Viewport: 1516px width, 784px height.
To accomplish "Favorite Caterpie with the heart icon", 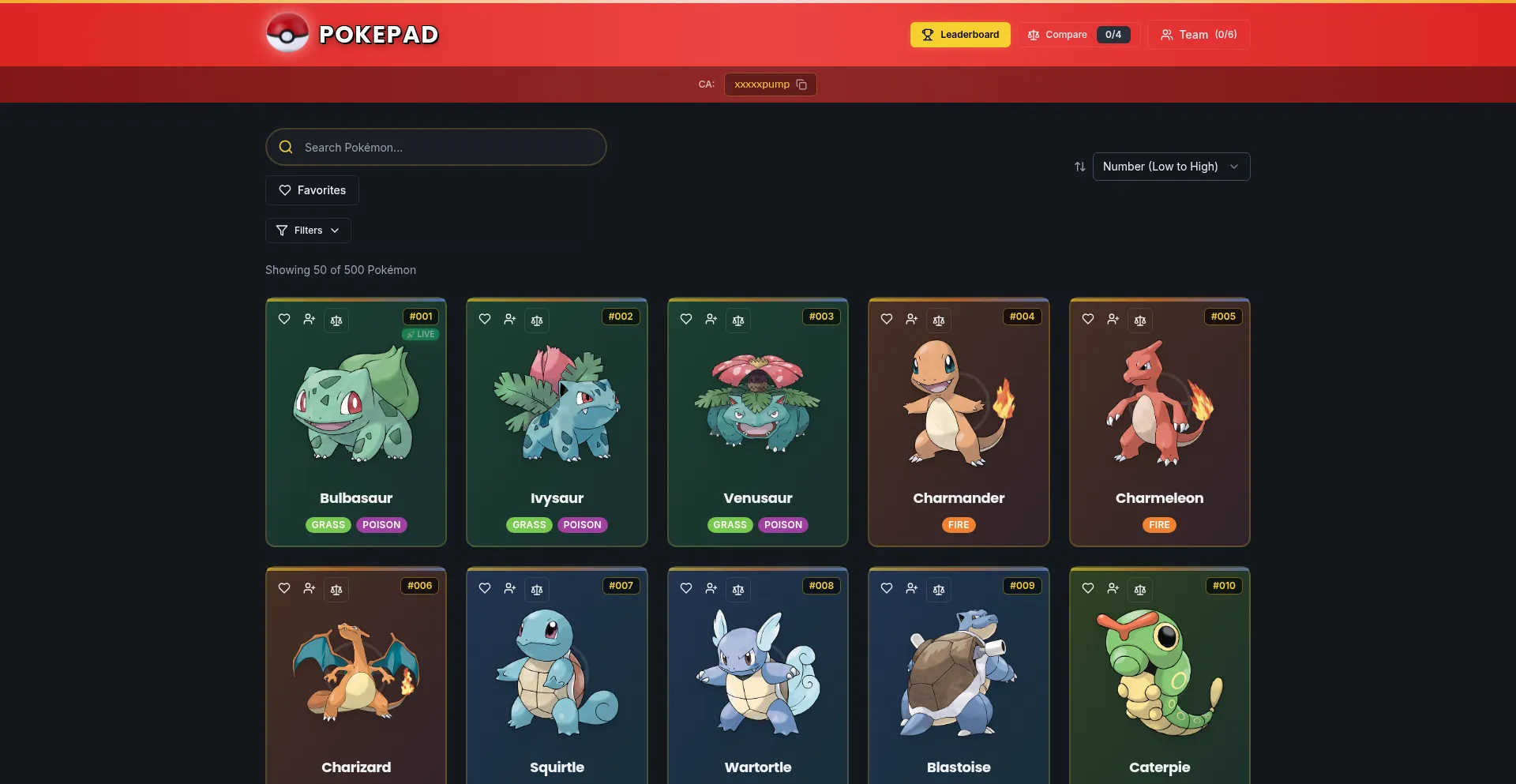I will 1088,588.
